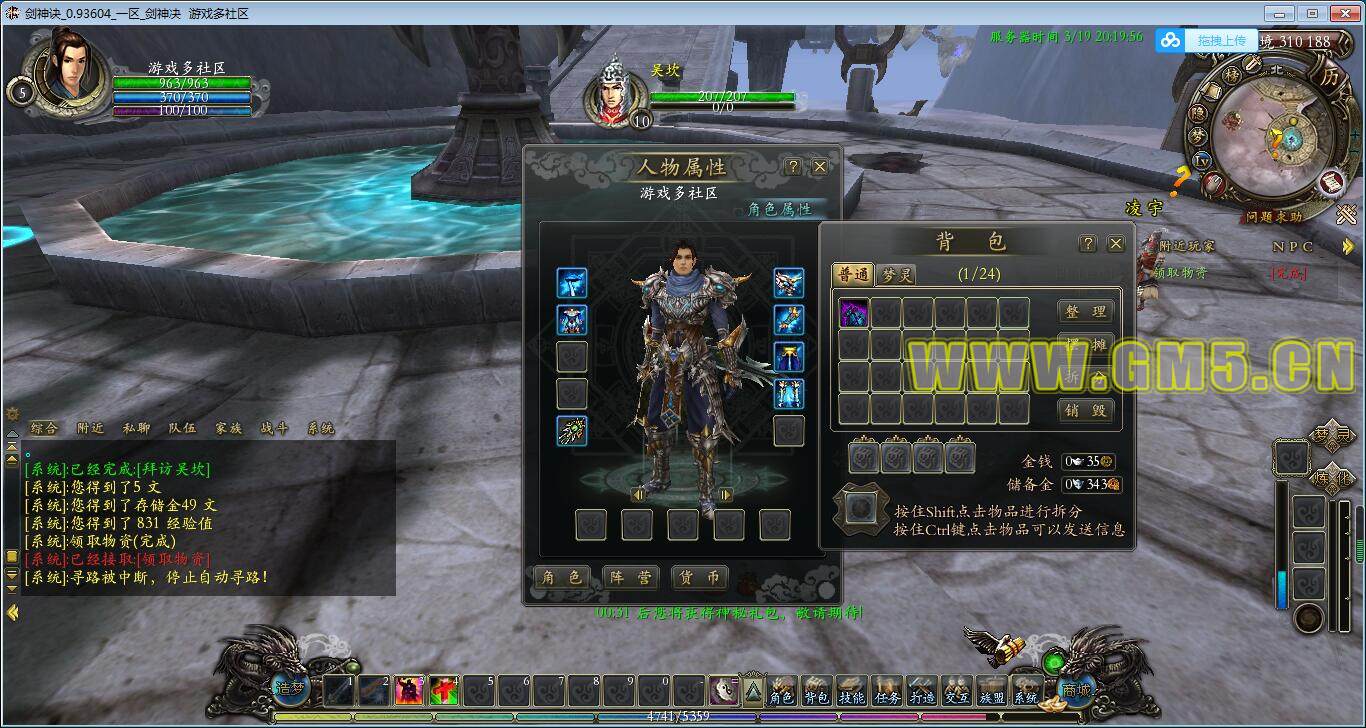Click the 销毁 destroy button

tap(1085, 410)
